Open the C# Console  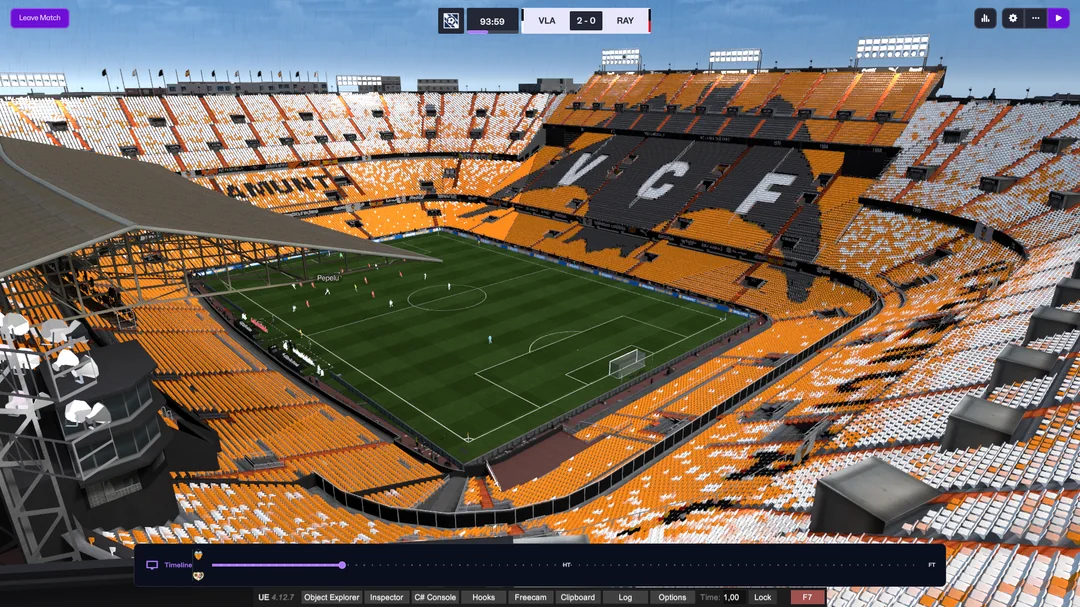click(435, 597)
